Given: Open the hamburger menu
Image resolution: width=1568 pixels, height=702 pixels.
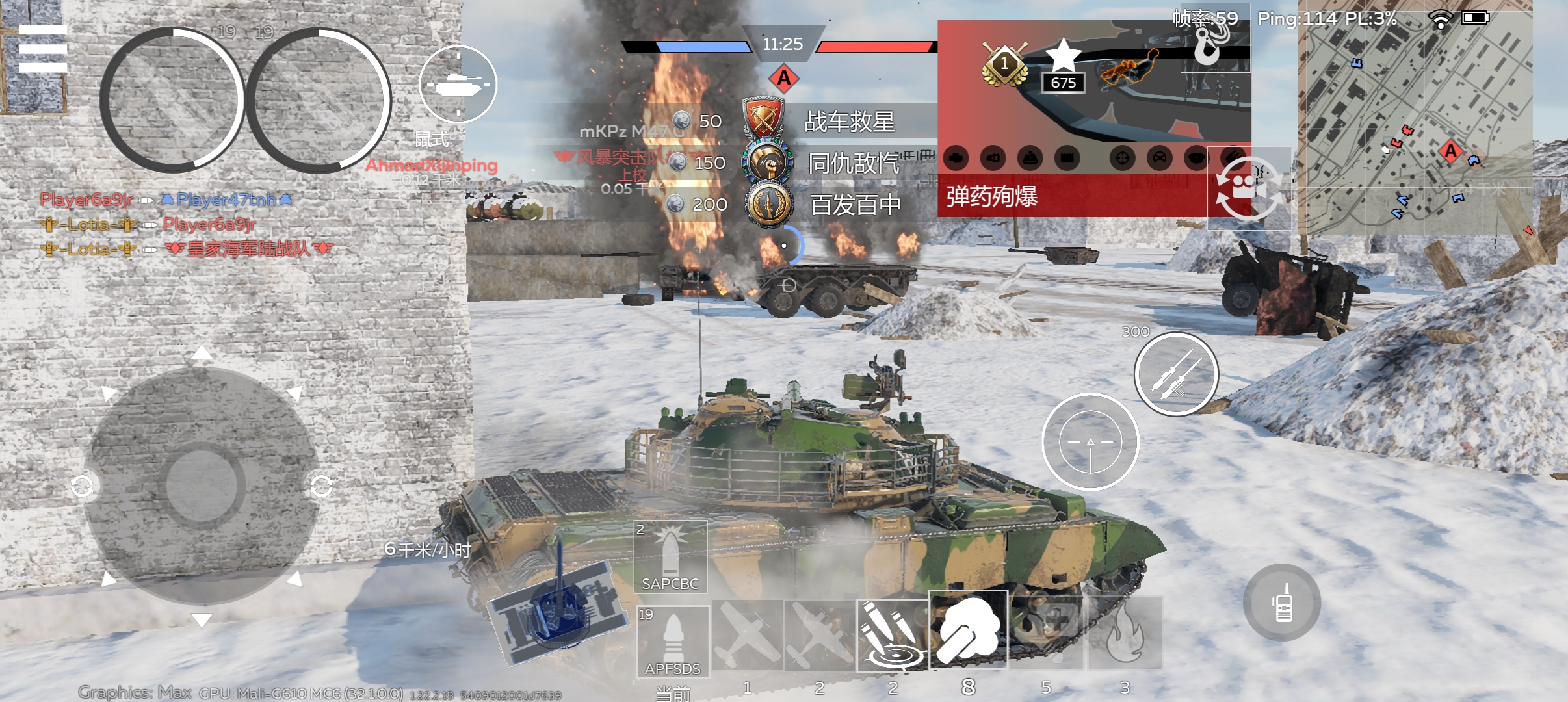Looking at the screenshot, I should [42, 49].
